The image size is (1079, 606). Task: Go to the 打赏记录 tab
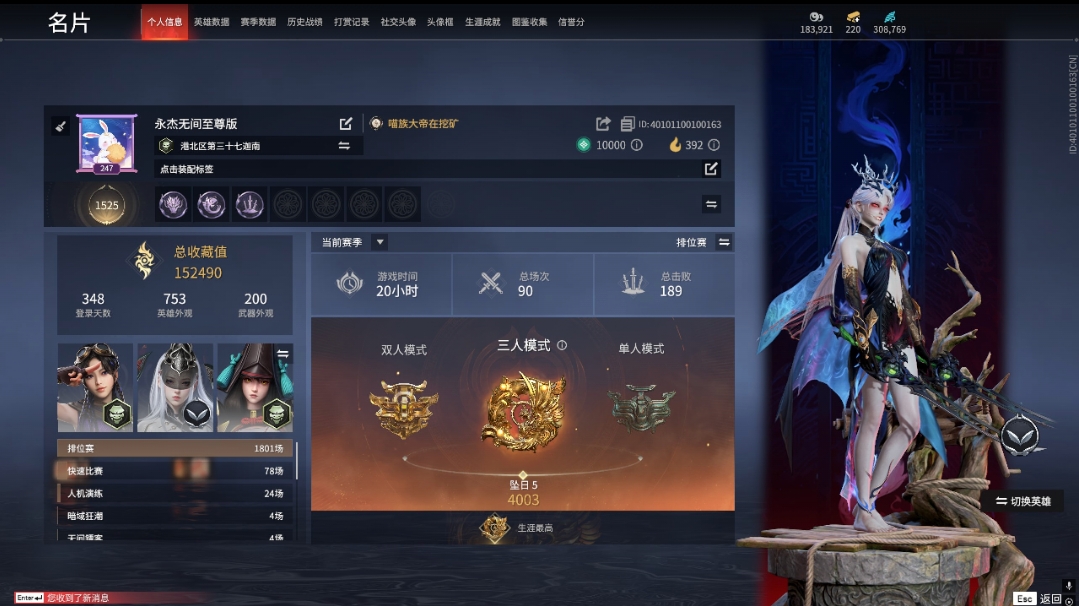click(x=351, y=22)
